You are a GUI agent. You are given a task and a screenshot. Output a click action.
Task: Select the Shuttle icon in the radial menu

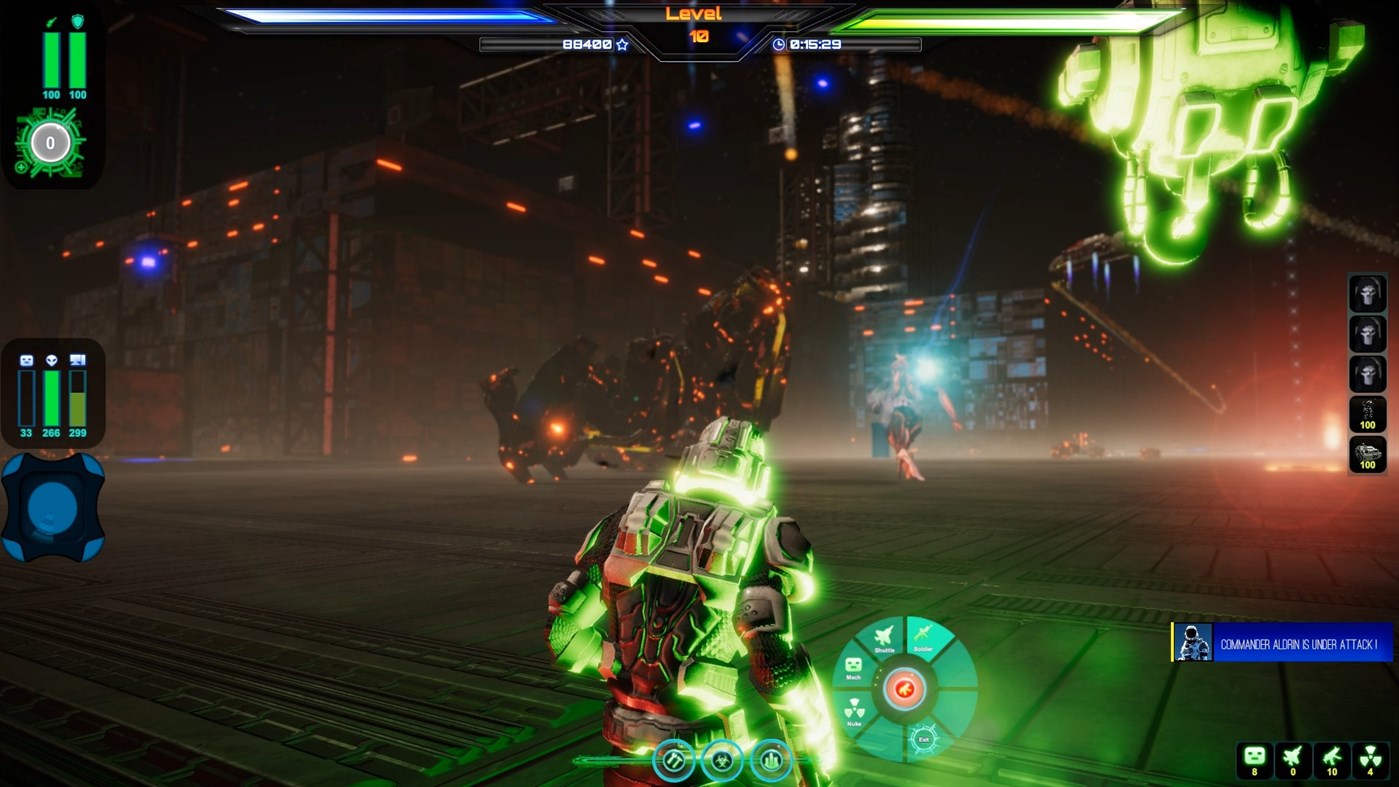click(883, 635)
